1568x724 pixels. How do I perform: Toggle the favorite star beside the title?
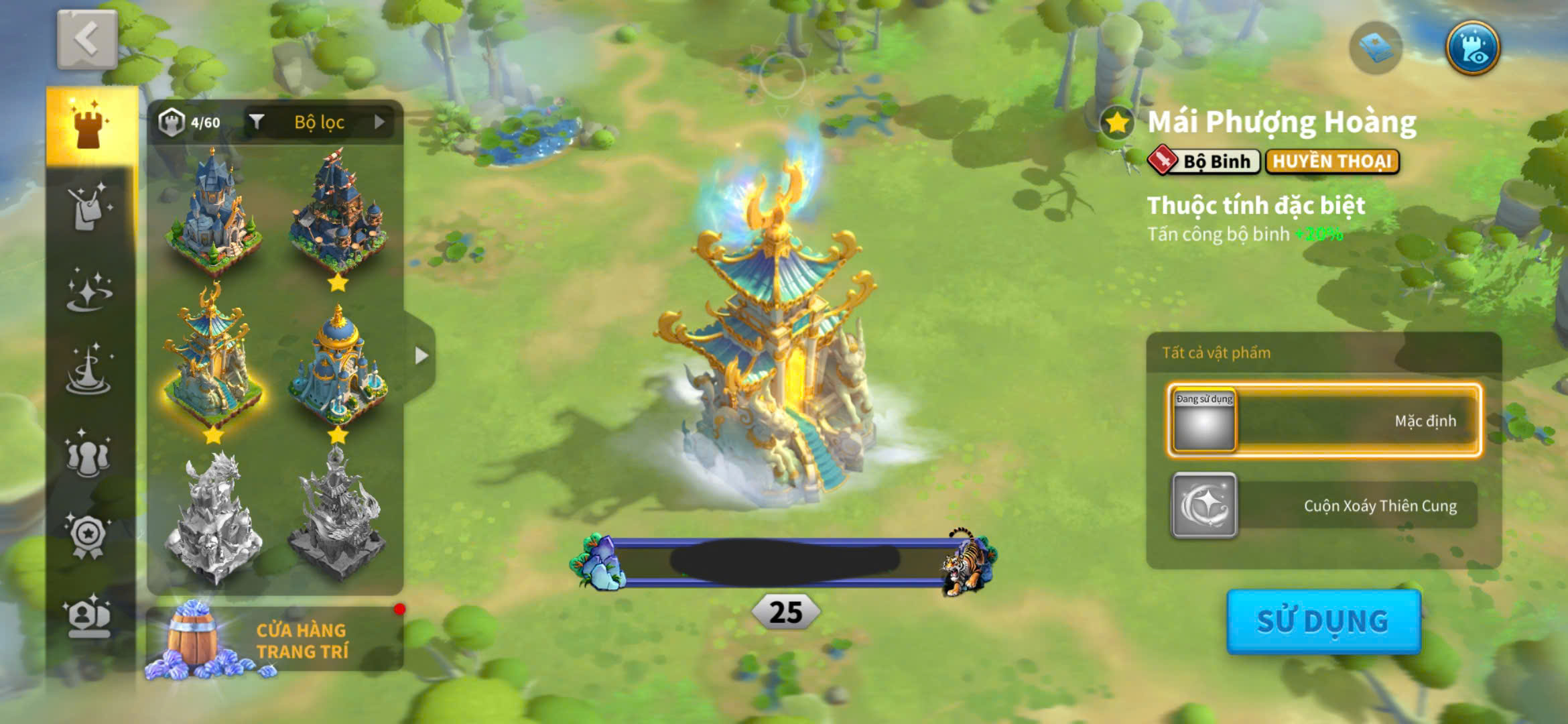click(x=1116, y=123)
